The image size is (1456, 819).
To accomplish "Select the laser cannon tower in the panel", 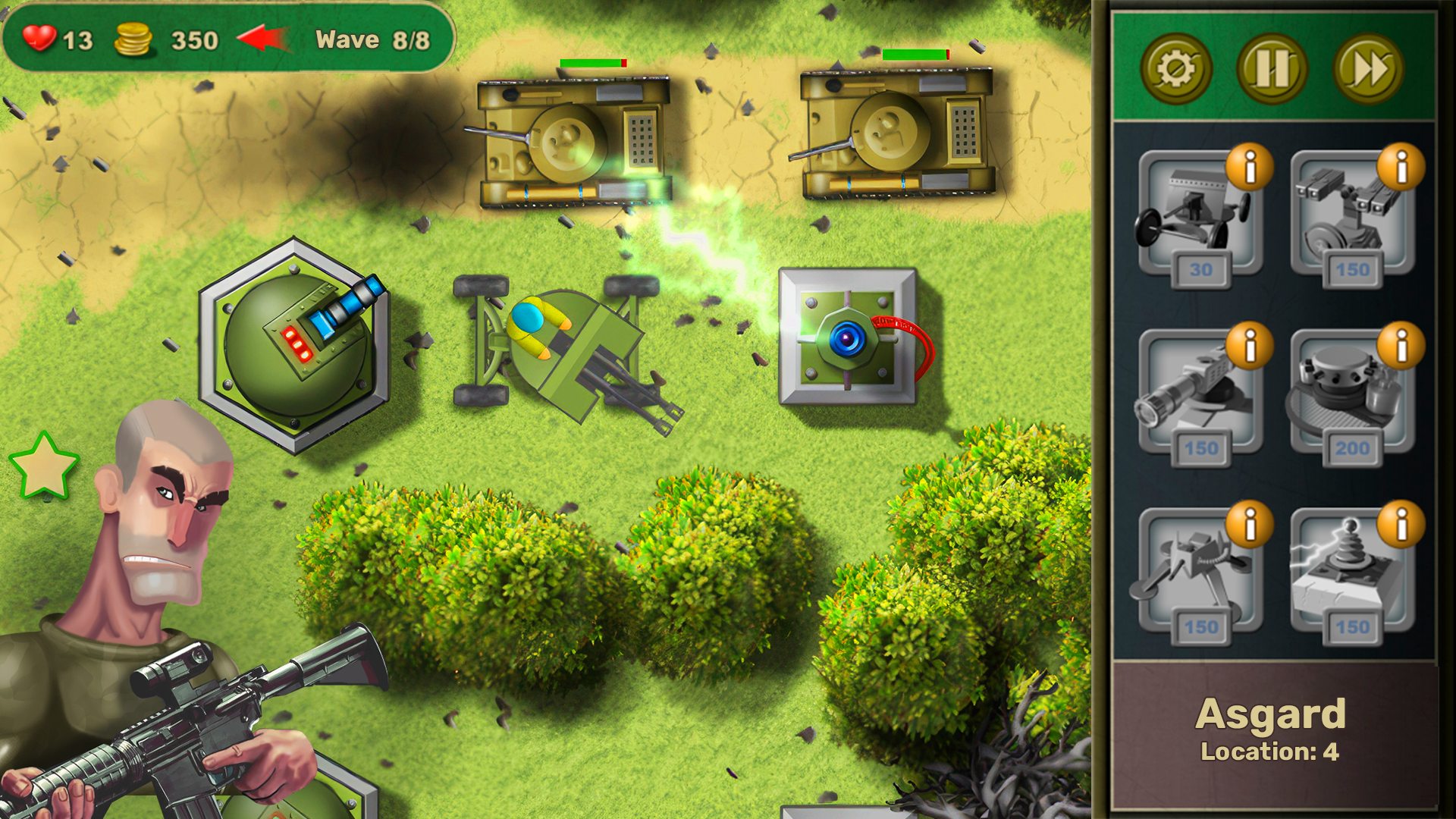I will coord(1200,394).
